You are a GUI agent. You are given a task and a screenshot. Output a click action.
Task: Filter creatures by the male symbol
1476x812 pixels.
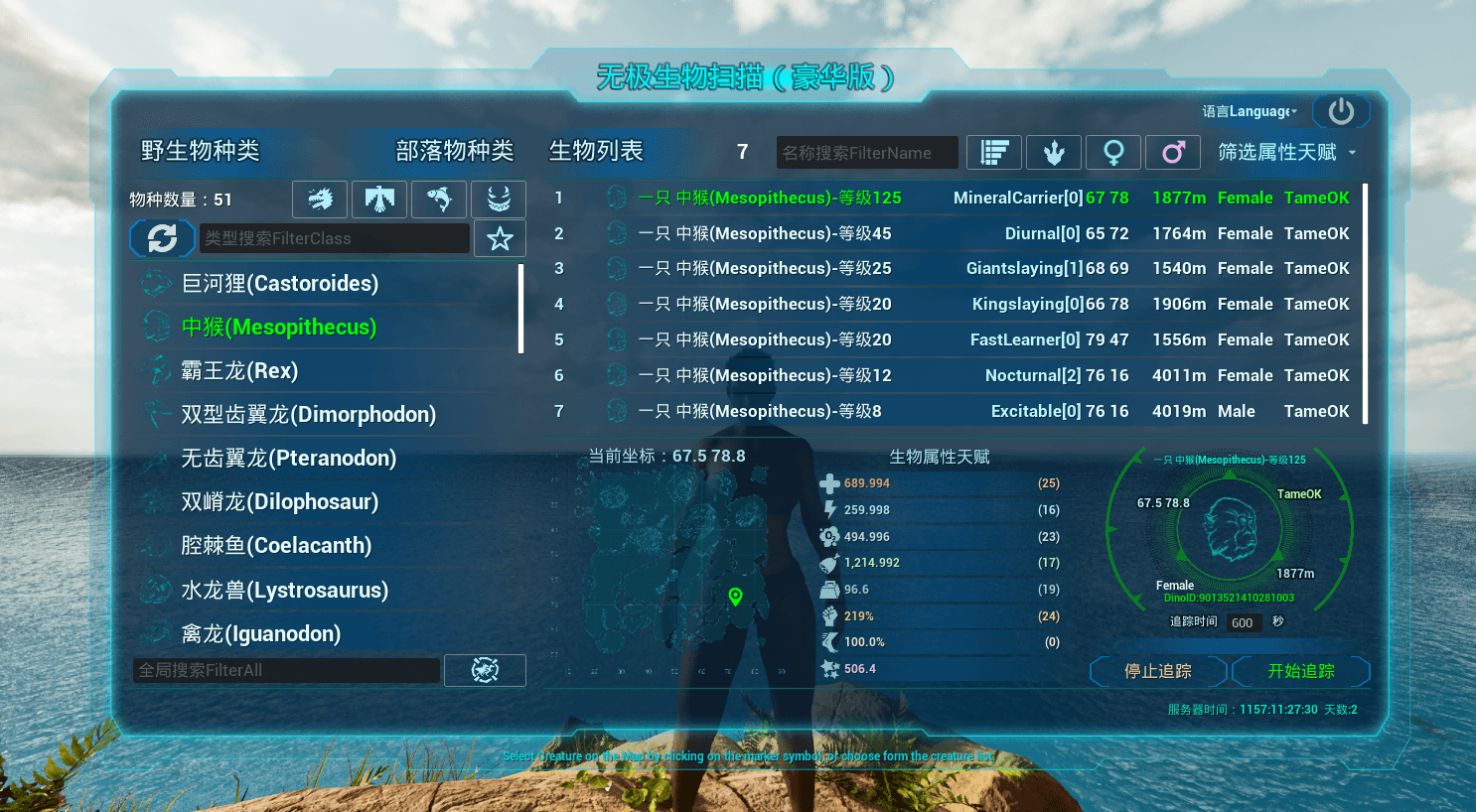tap(1173, 152)
